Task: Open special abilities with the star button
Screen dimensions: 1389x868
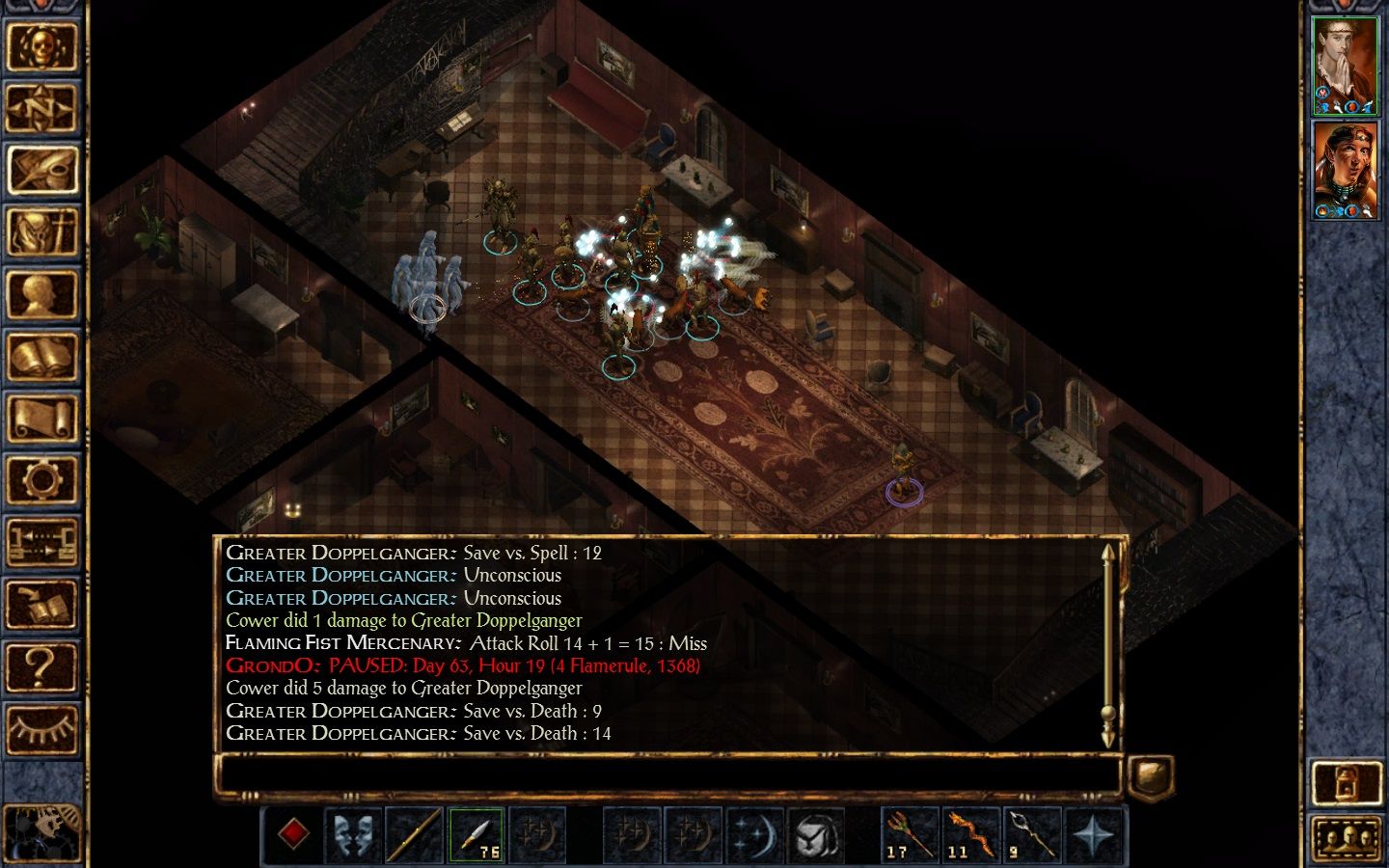Action: [1092, 833]
